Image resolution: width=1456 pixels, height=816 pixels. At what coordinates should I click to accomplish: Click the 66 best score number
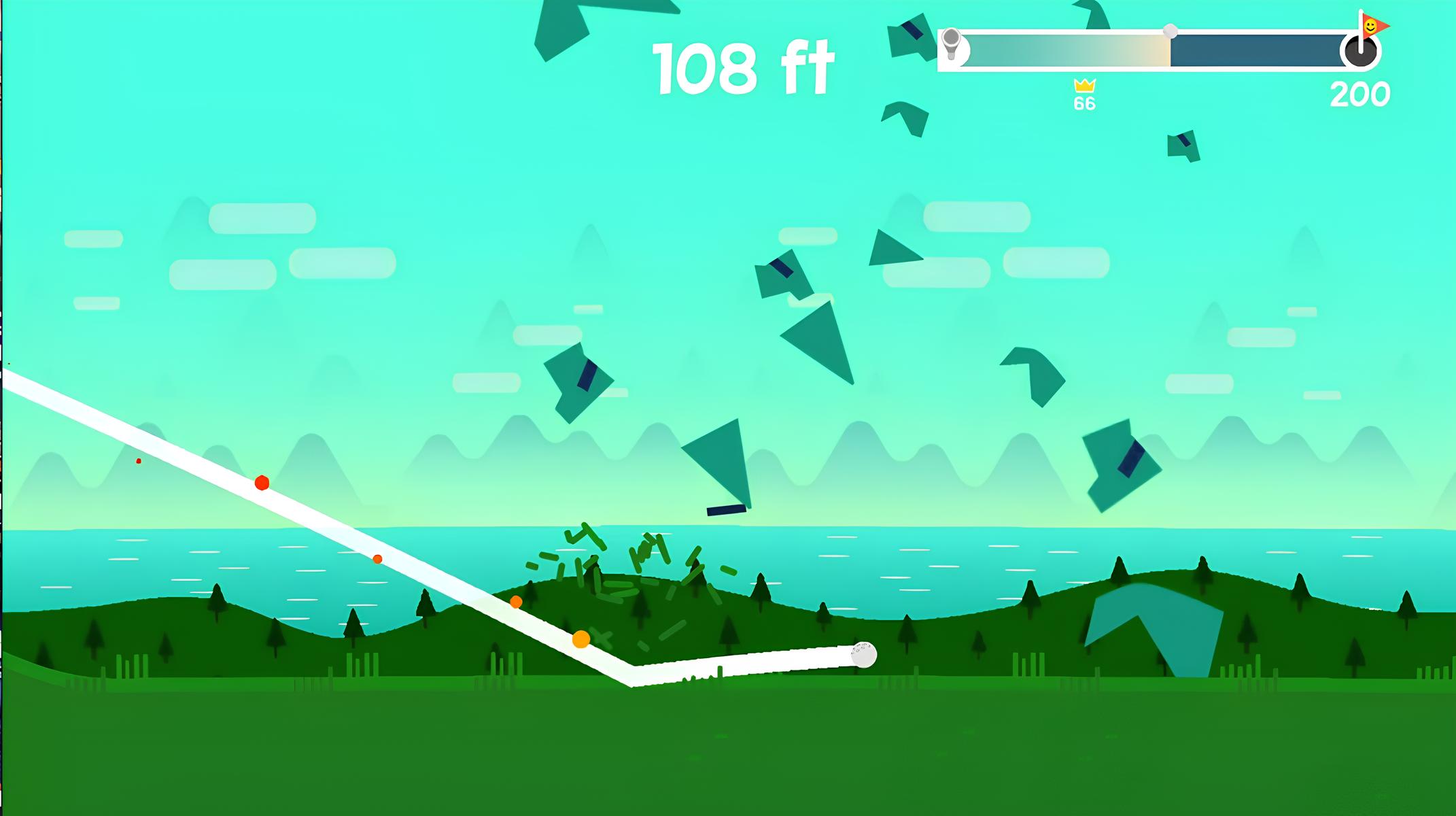(1086, 103)
